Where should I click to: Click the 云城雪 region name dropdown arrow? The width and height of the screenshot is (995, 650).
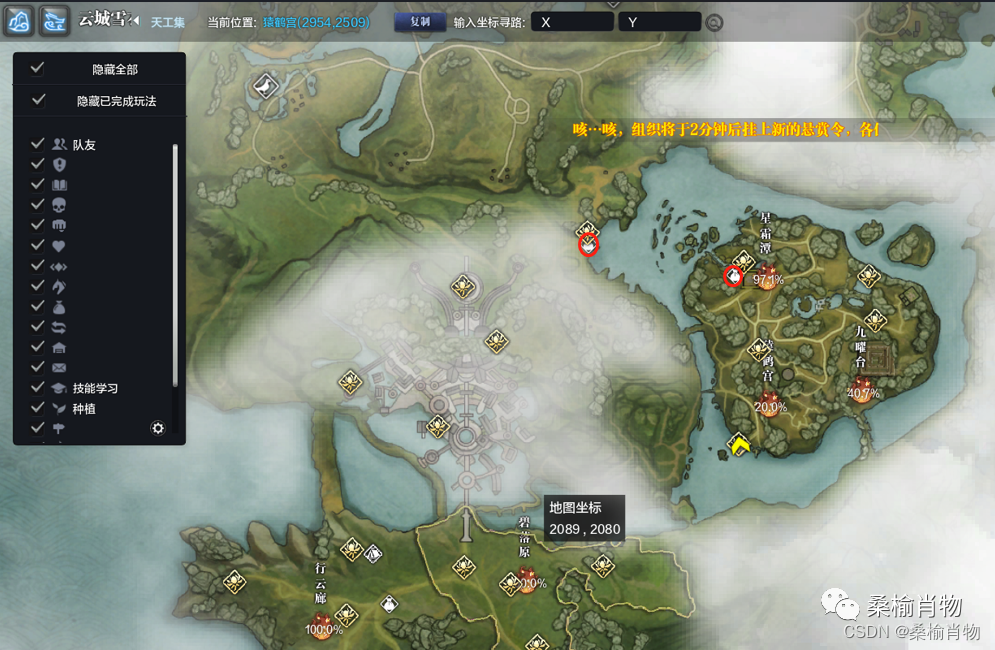tap(135, 21)
